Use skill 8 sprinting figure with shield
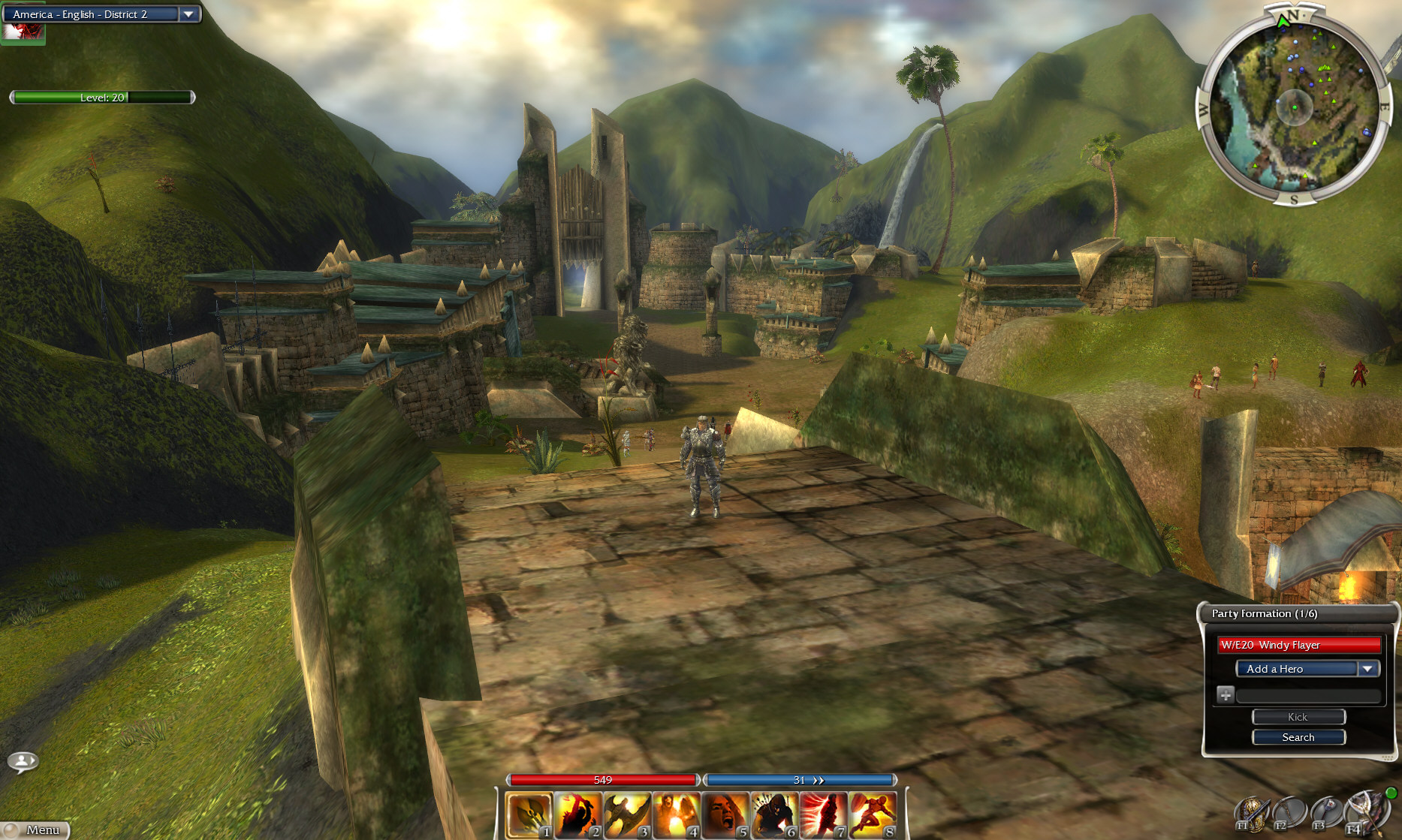Image resolution: width=1402 pixels, height=840 pixels. (x=873, y=814)
